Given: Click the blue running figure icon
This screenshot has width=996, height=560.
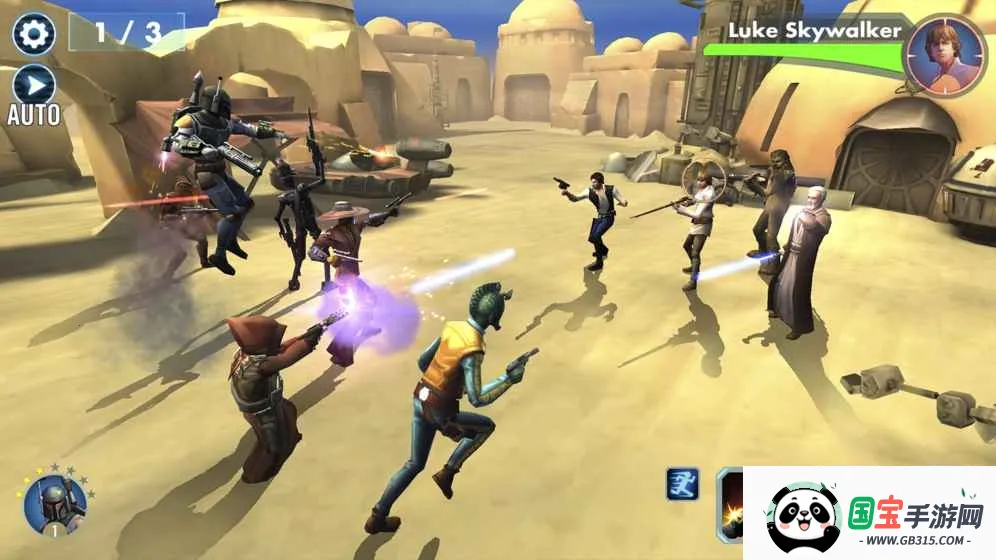Looking at the screenshot, I should pyautogui.click(x=682, y=483).
